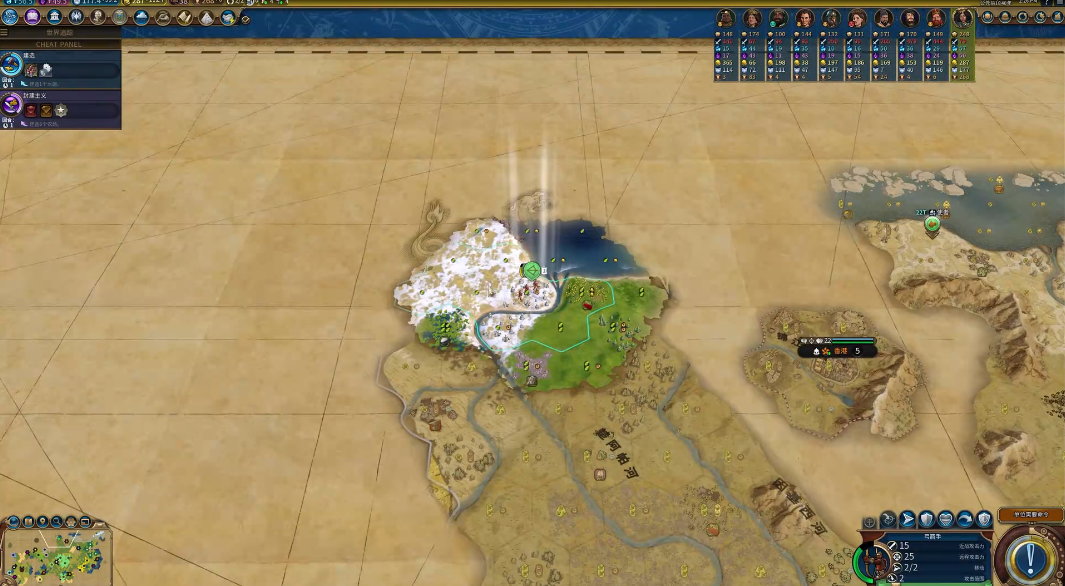Select the city banner labeled 5
1065x586 pixels.
coord(838,351)
